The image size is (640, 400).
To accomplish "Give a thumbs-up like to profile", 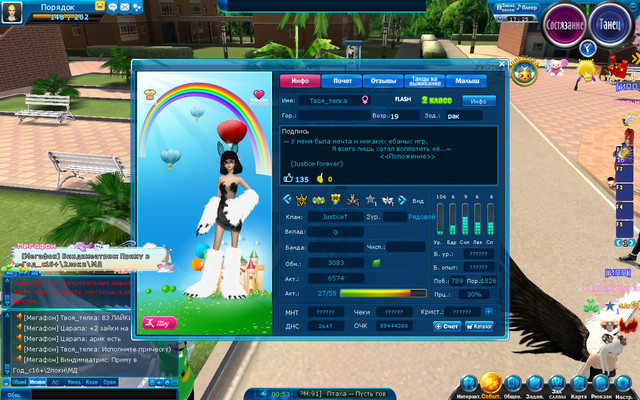I will (x=288, y=179).
